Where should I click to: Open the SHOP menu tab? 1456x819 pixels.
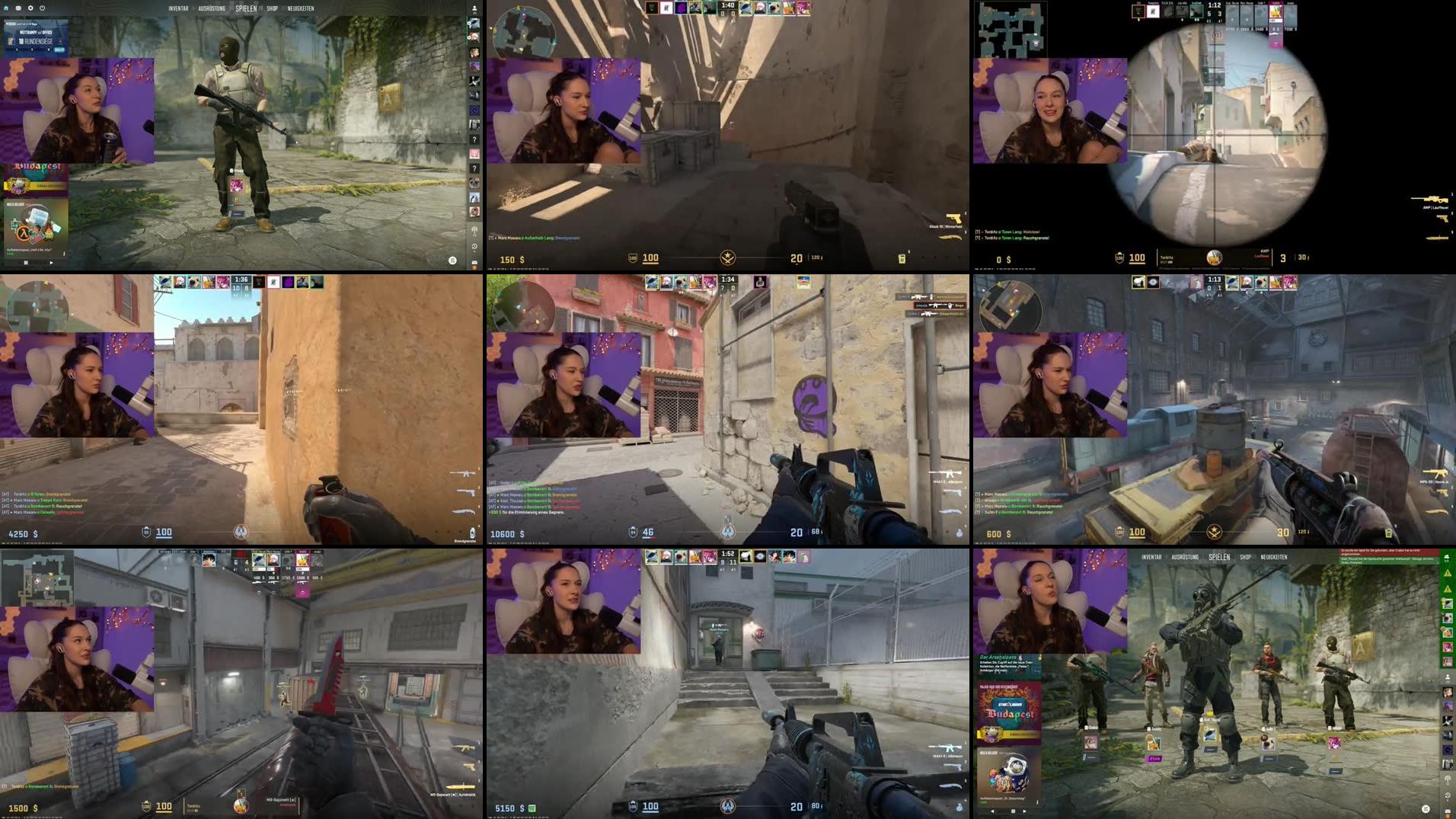[272, 8]
